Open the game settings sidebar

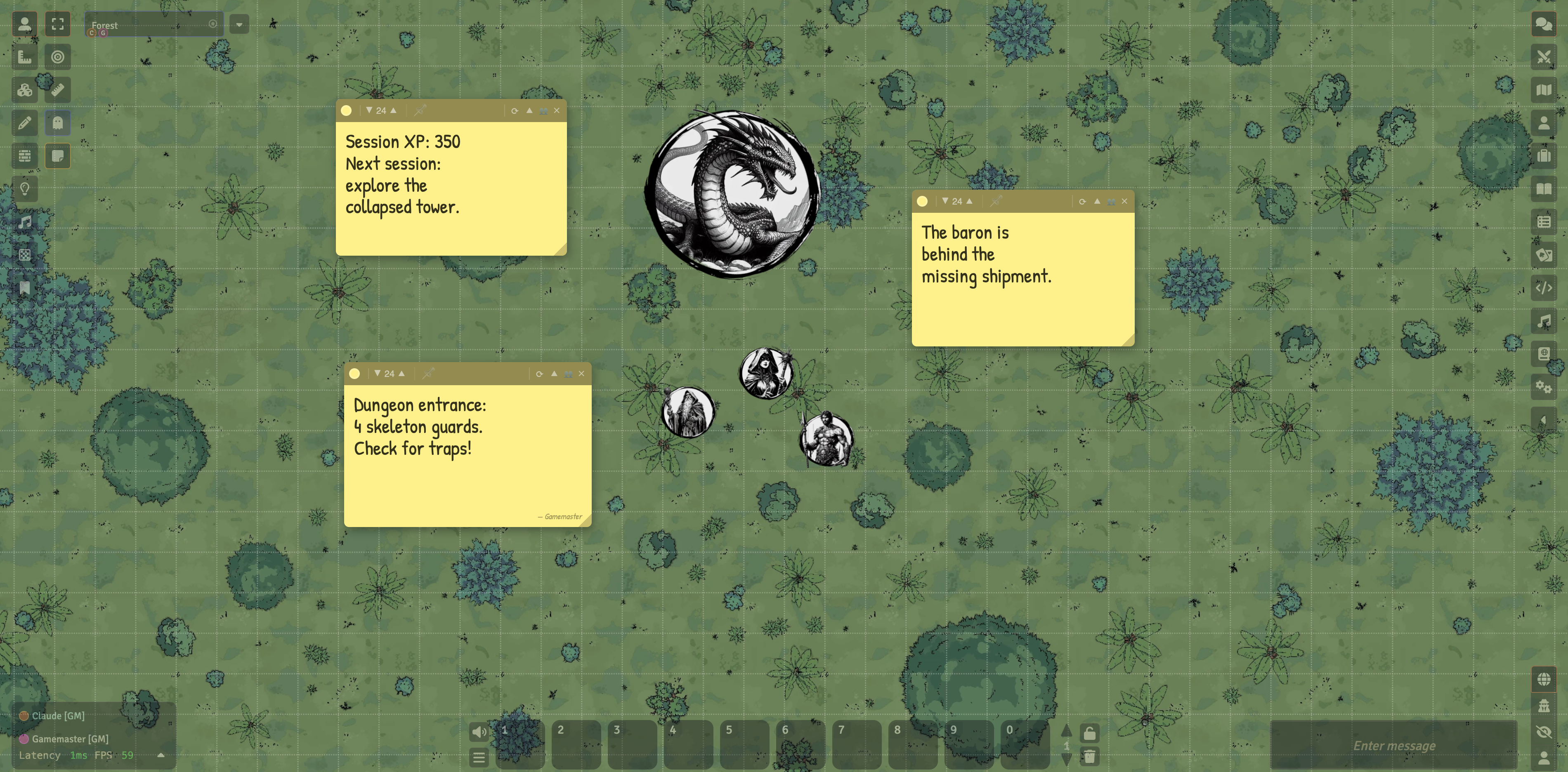click(1544, 387)
